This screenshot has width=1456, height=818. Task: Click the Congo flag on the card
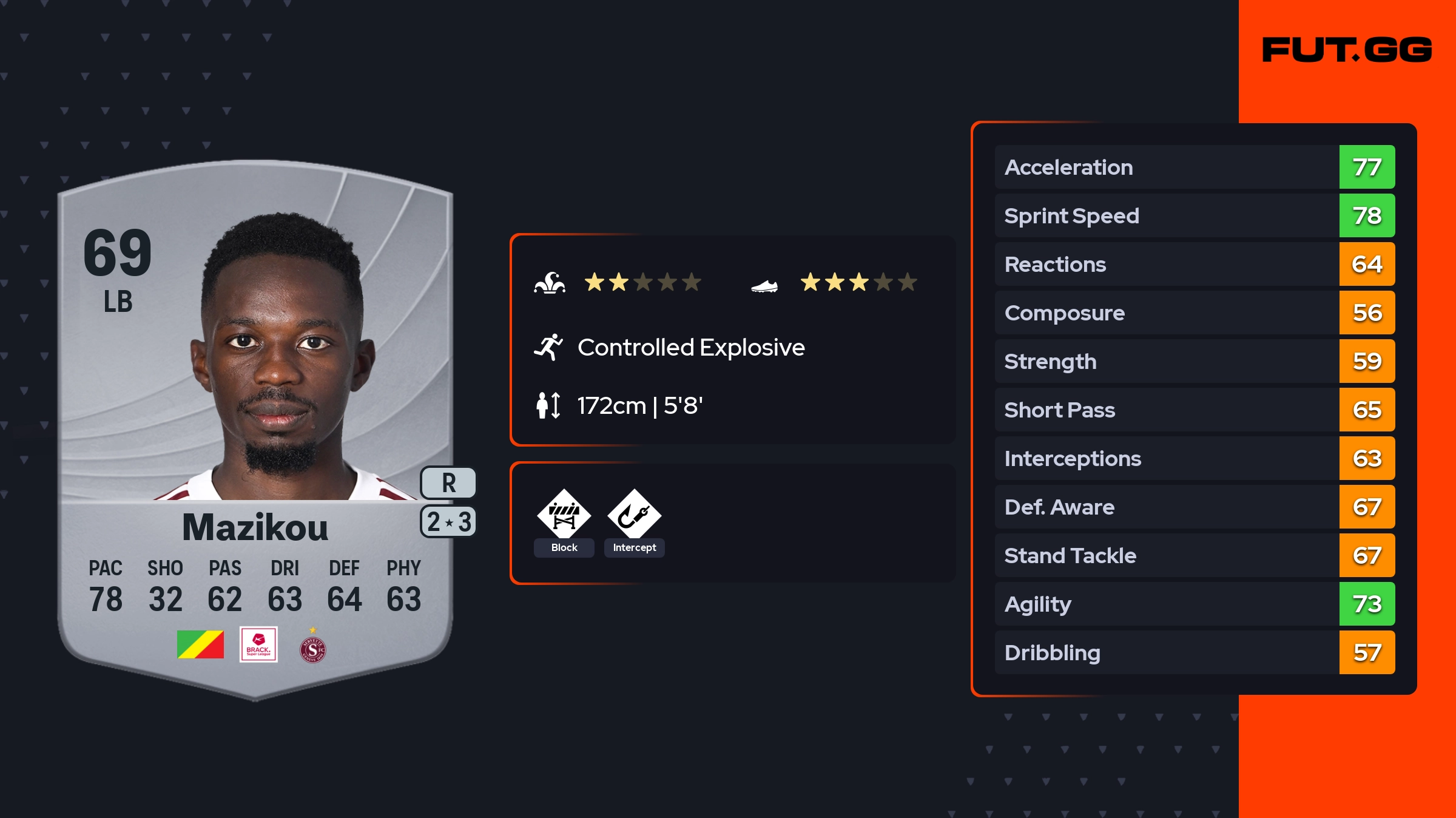(200, 644)
